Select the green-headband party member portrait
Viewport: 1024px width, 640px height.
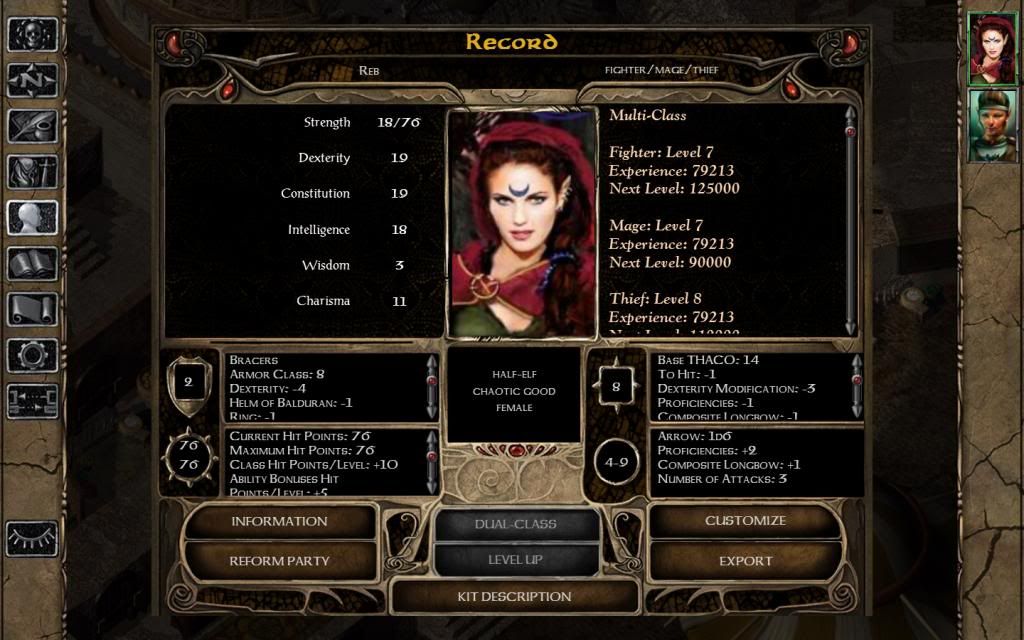(992, 125)
